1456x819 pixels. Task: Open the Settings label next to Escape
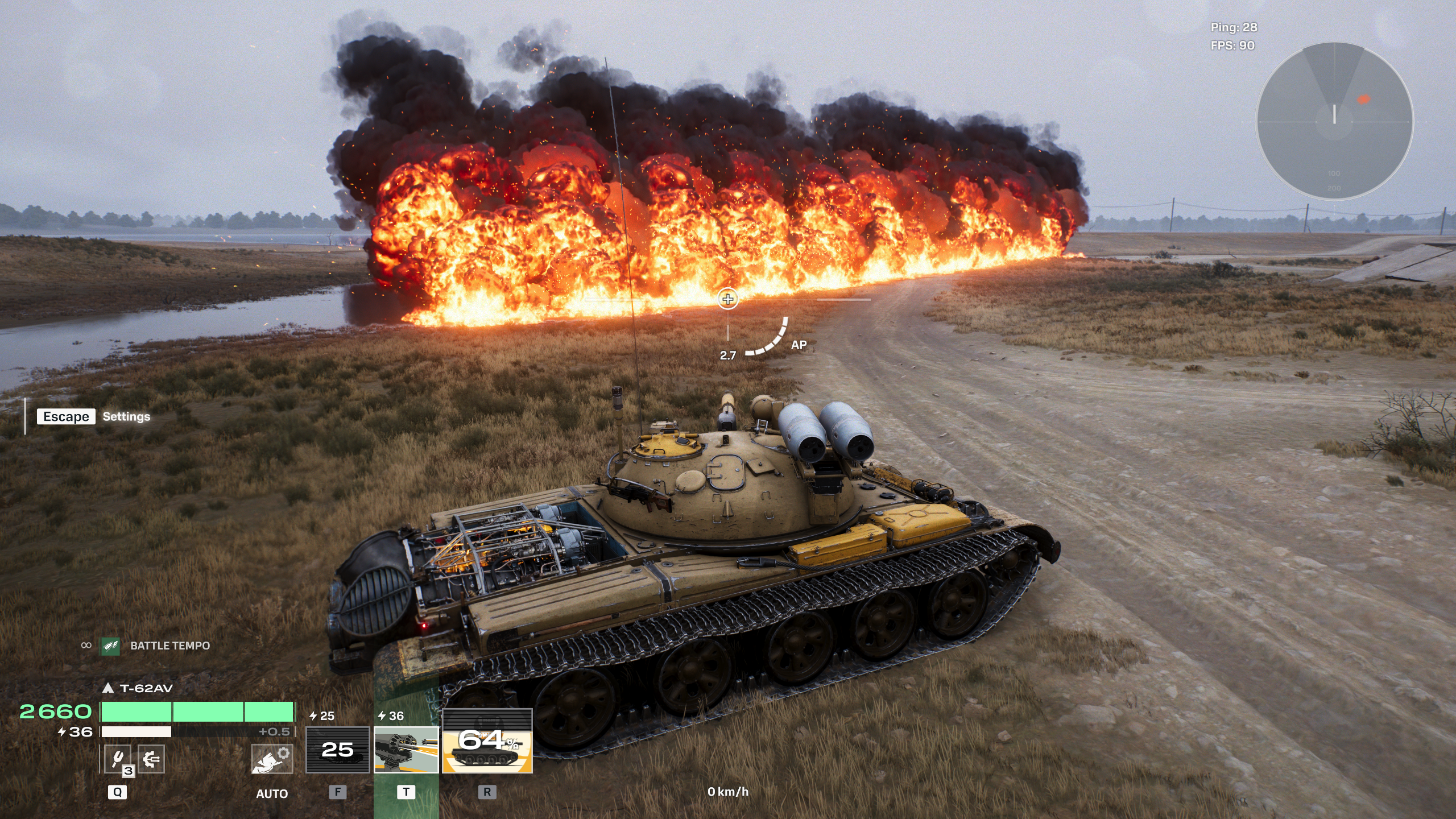[126, 416]
